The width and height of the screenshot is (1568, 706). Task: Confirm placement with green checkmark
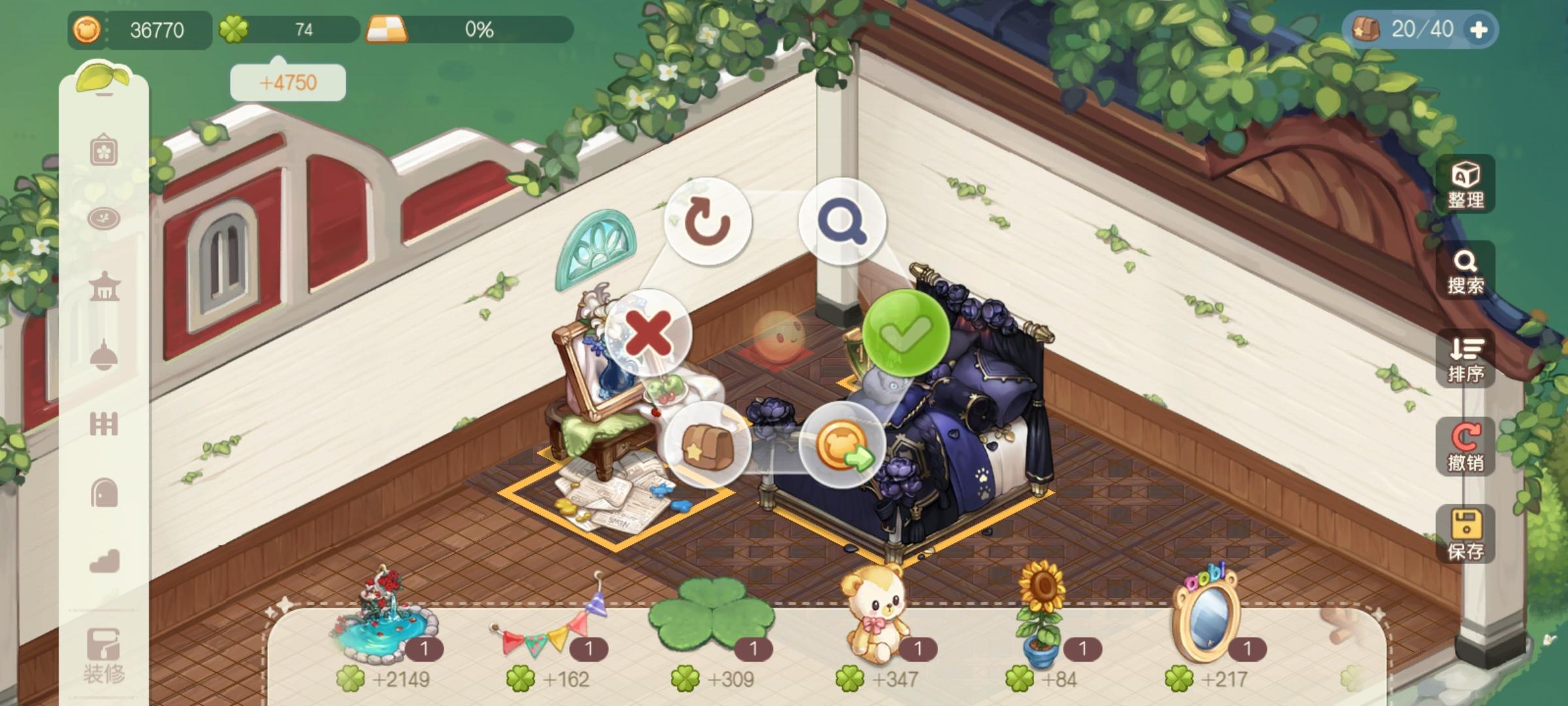click(907, 335)
